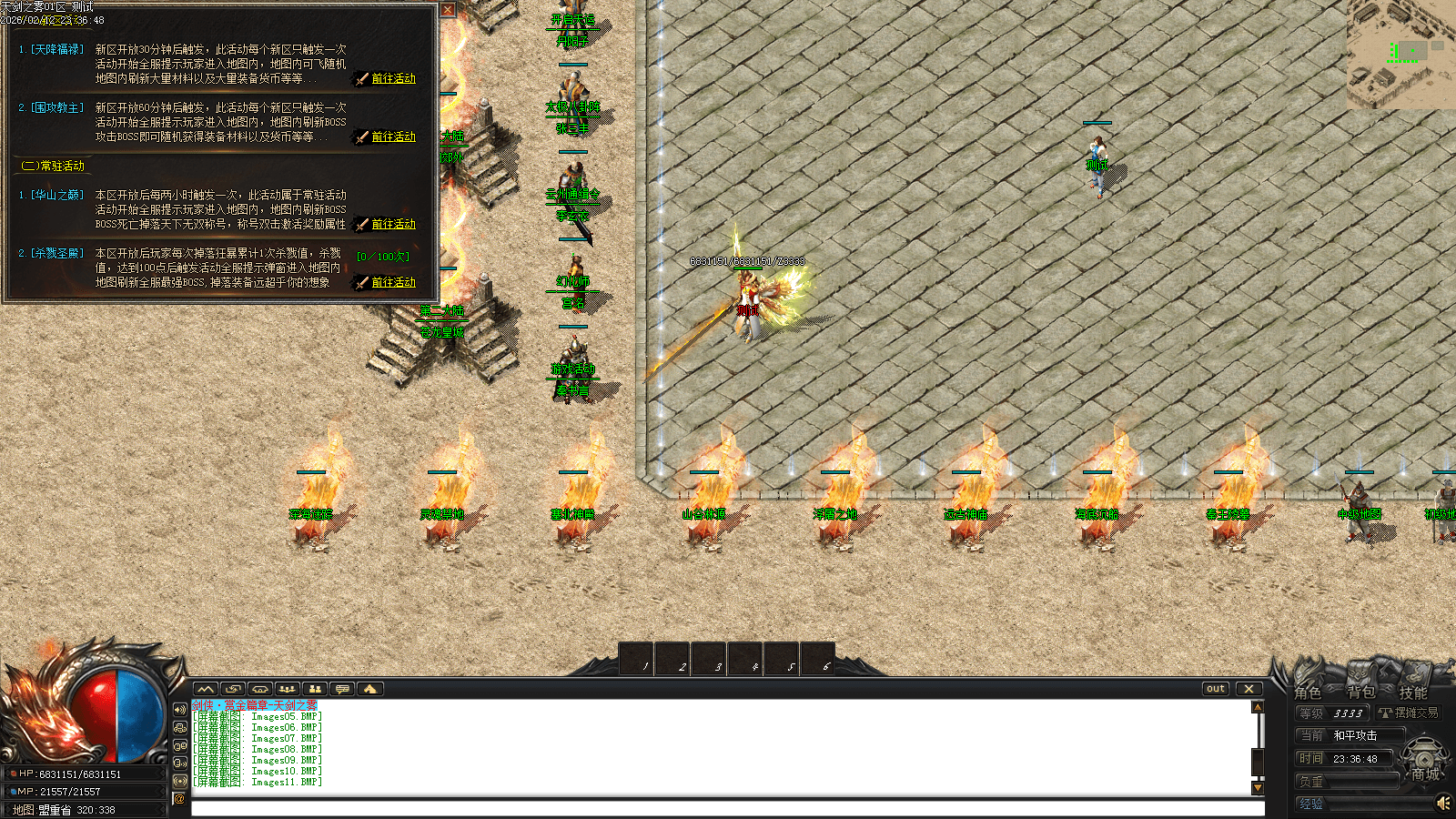The width and height of the screenshot is (1456, 819).
Task: Focus the chat text input field
Action: [x=726, y=808]
